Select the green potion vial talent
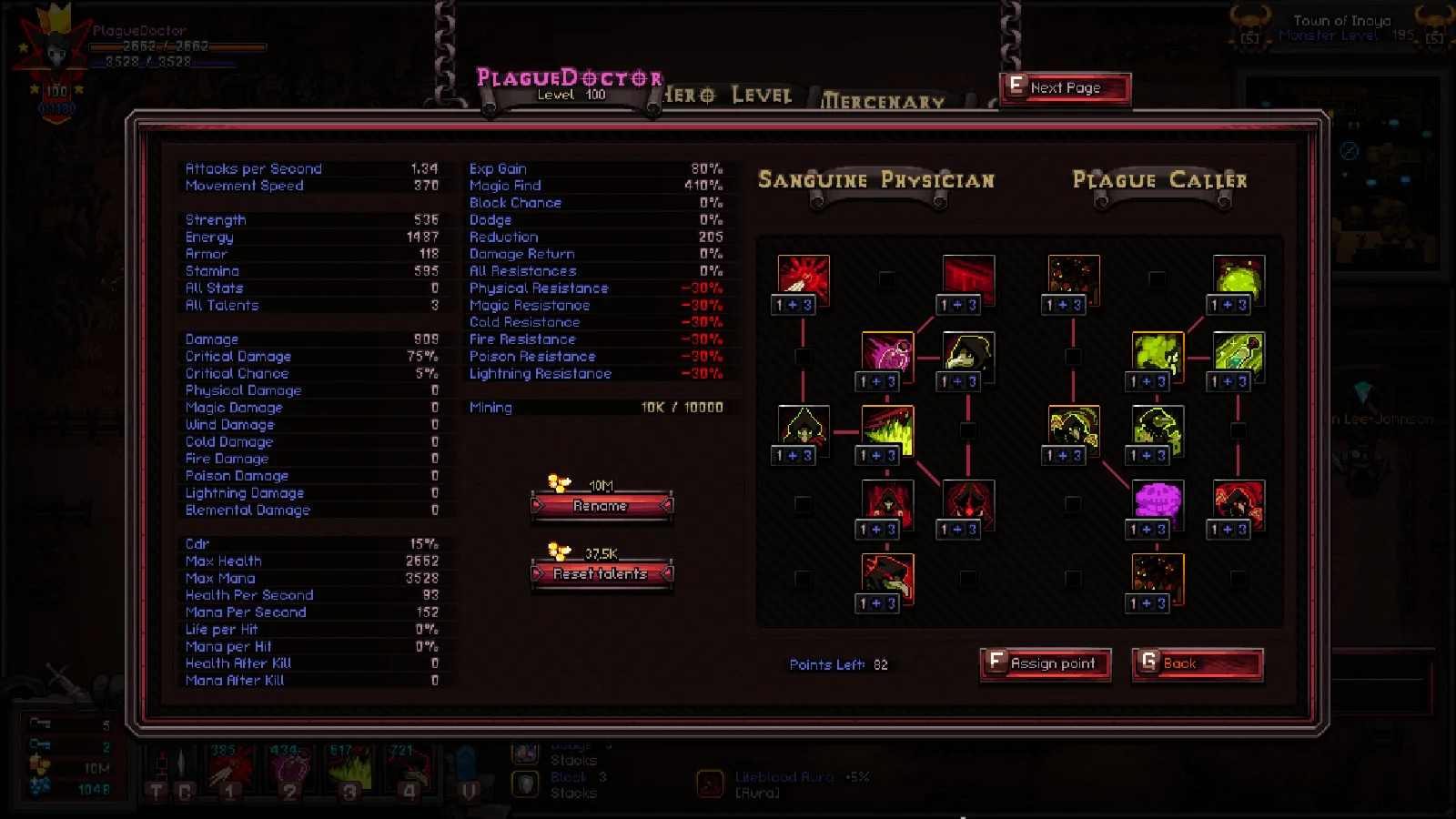Screen dimensions: 1456x819 (1239, 353)
